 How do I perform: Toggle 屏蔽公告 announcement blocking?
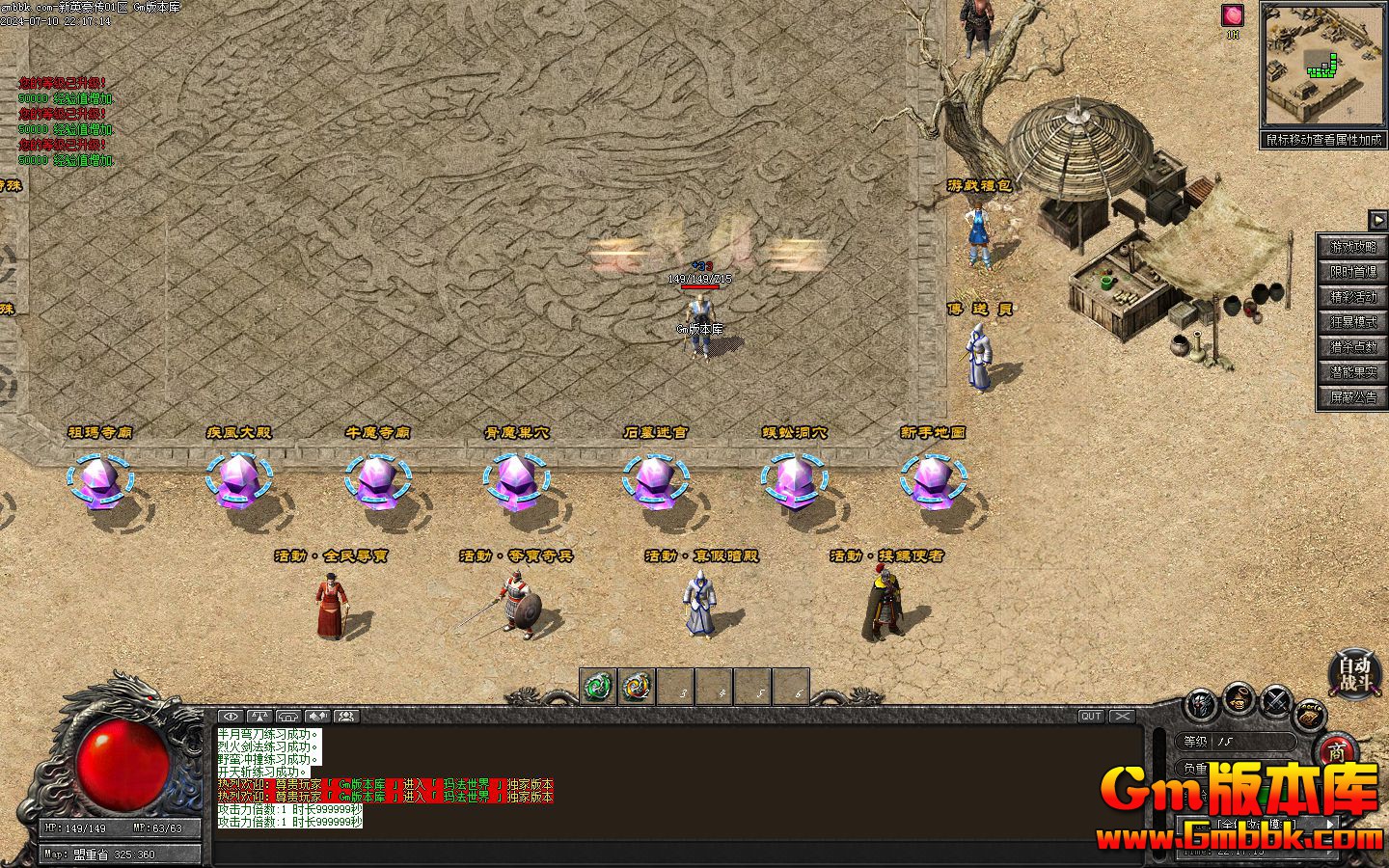[1353, 397]
